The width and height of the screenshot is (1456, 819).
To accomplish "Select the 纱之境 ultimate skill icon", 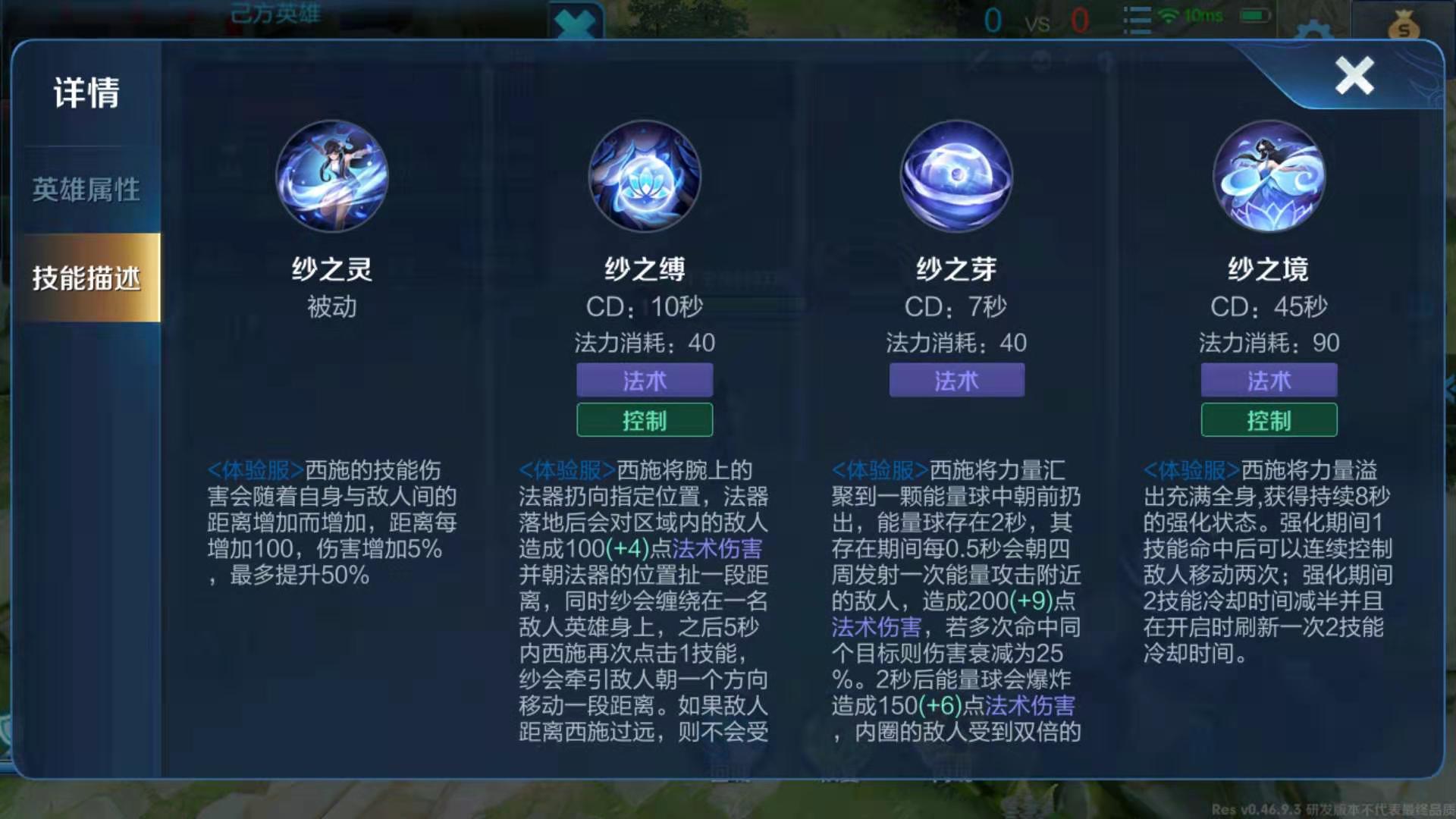I will (x=1269, y=176).
